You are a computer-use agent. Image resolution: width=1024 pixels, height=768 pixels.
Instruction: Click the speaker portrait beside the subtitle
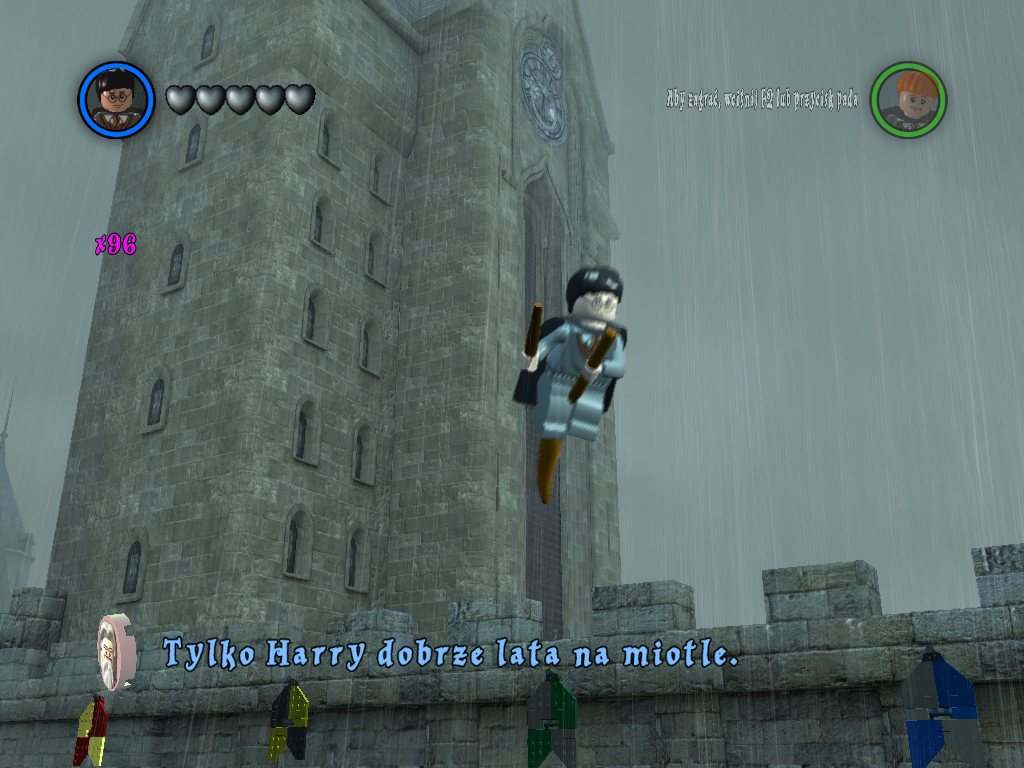(116, 652)
